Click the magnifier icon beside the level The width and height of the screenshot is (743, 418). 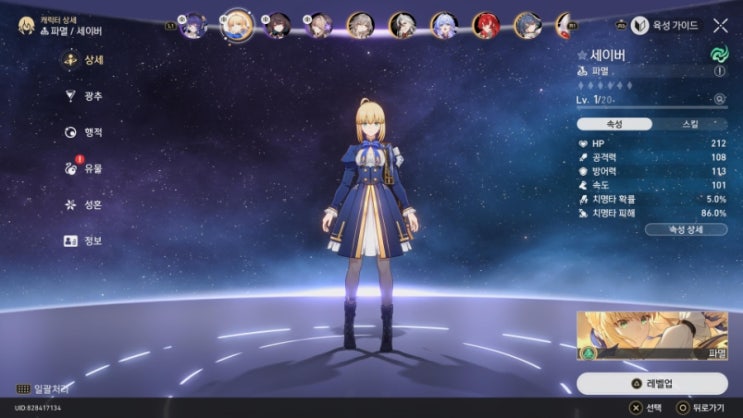coord(719,99)
